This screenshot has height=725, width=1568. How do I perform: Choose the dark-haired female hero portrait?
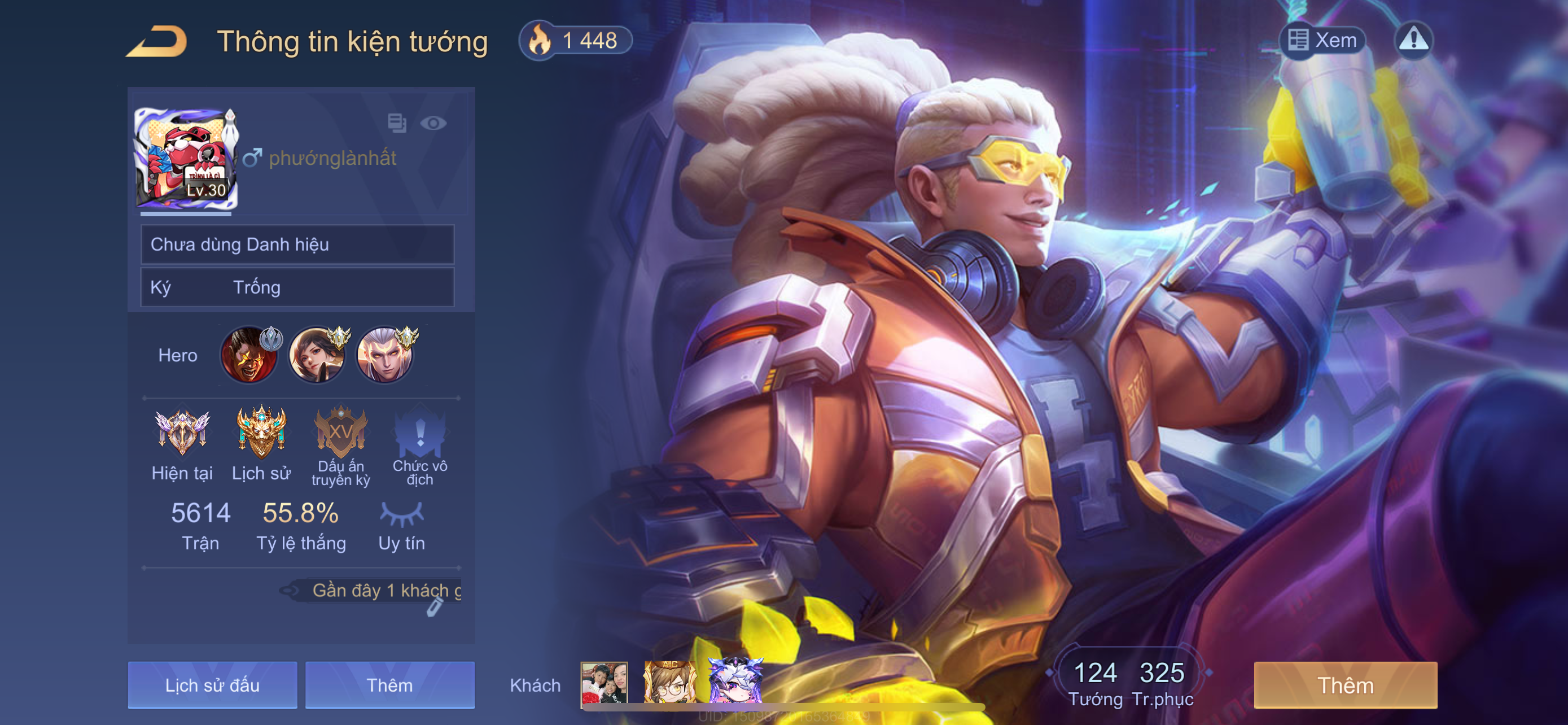[317, 355]
